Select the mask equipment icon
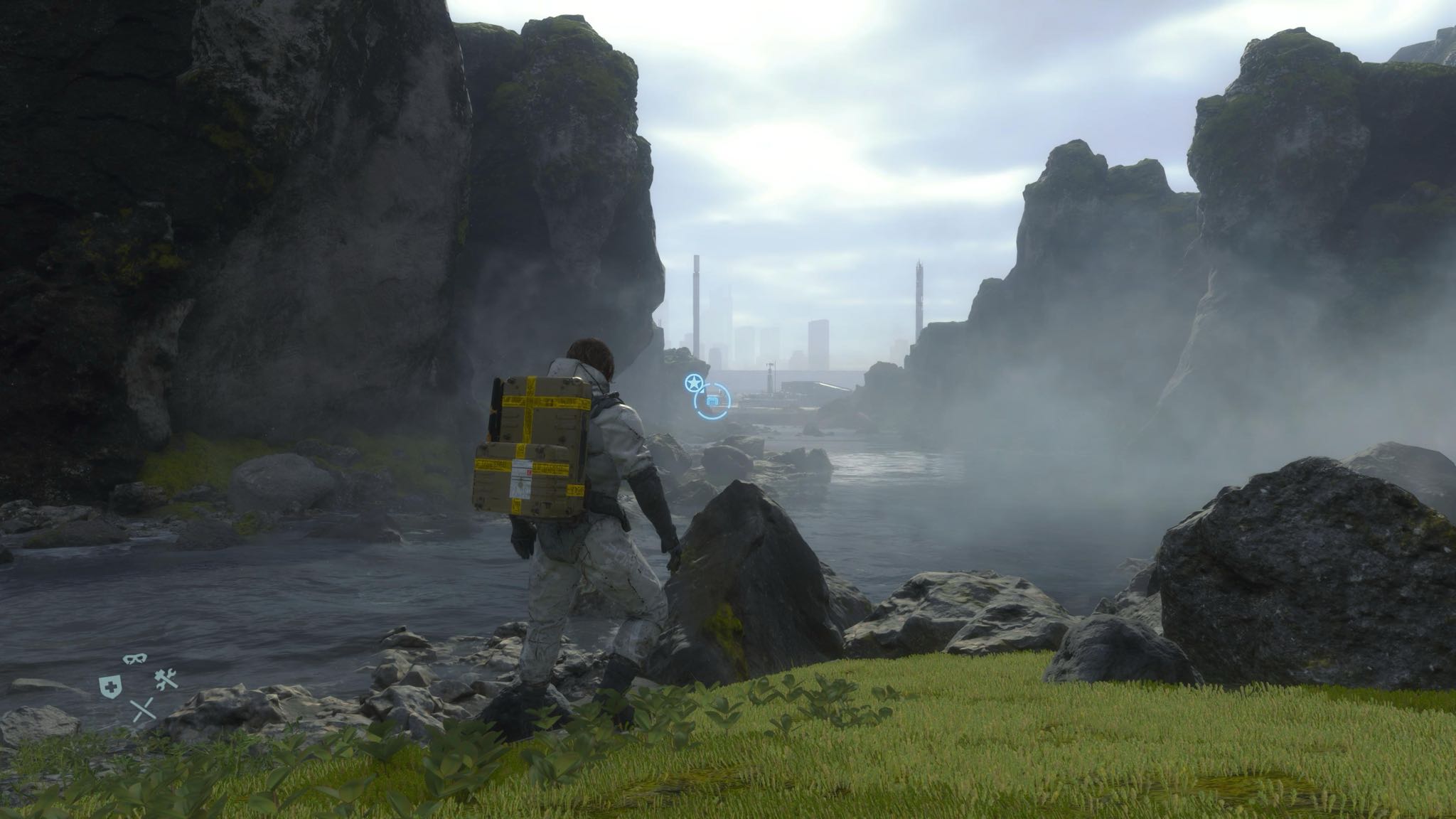 click(x=132, y=659)
